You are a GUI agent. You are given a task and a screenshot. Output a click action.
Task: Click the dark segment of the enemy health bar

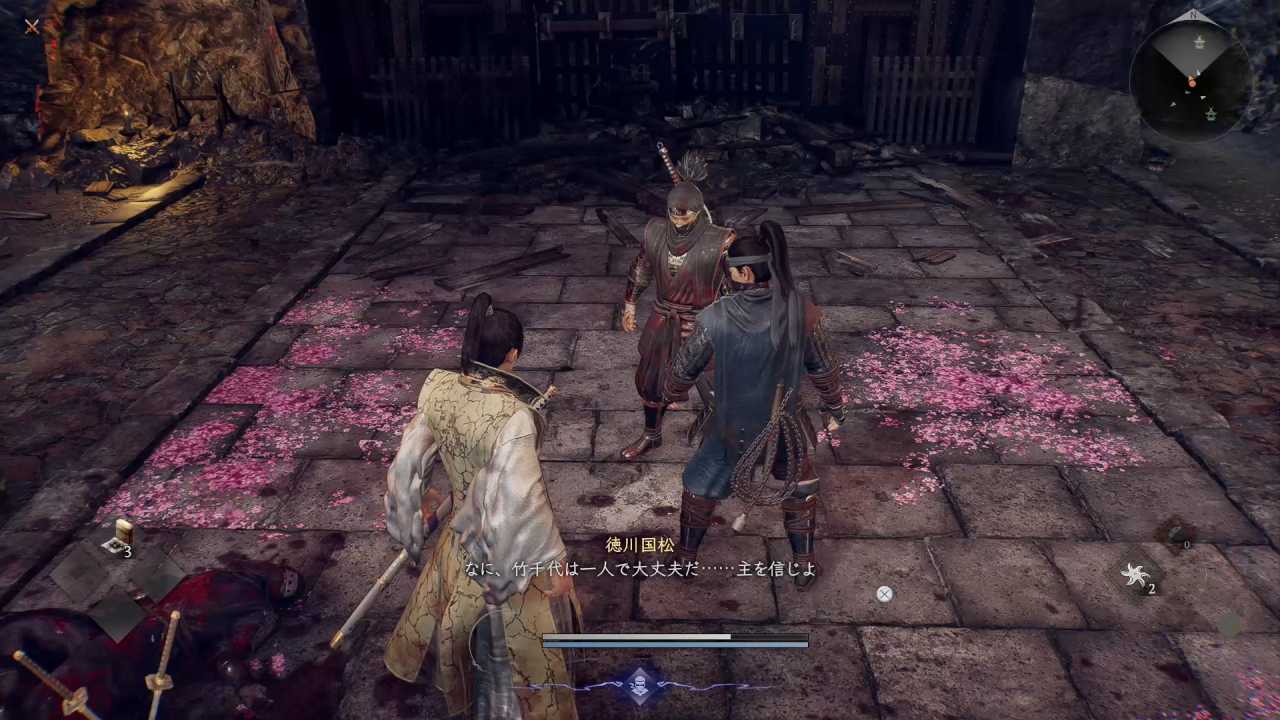pyautogui.click(x=770, y=637)
